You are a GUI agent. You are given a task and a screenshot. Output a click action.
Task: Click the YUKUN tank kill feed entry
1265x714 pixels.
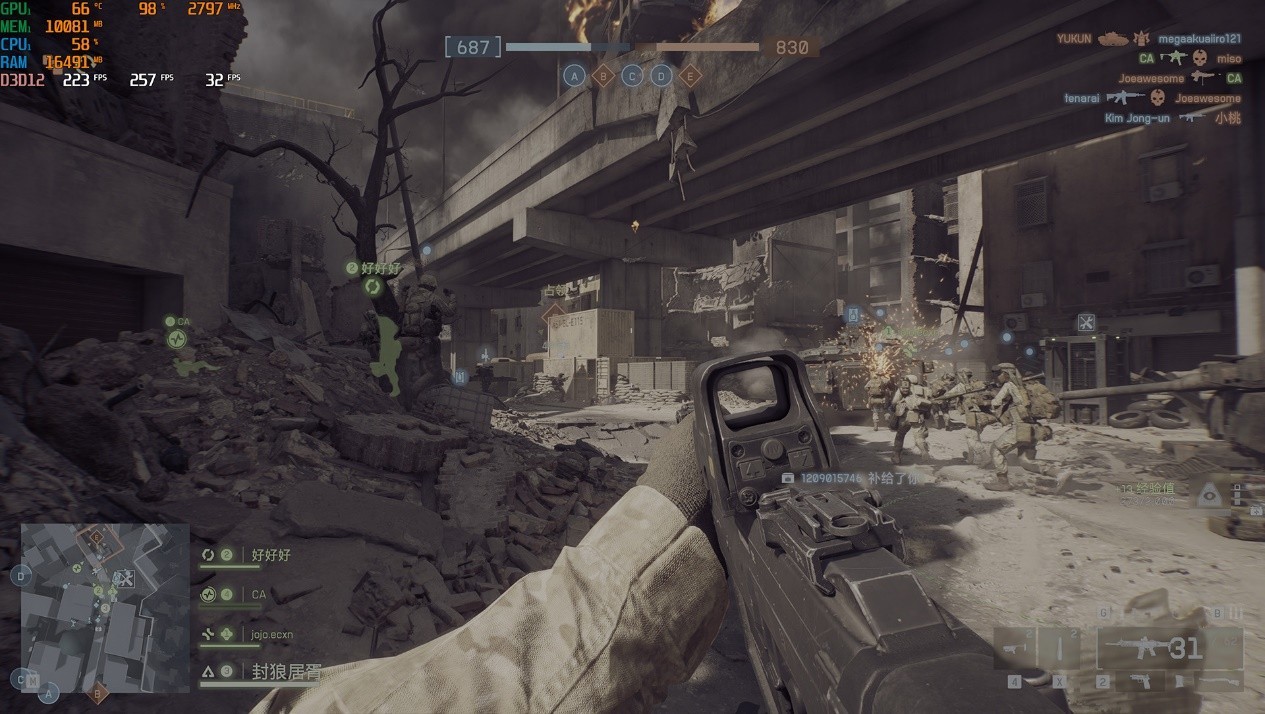(1148, 38)
